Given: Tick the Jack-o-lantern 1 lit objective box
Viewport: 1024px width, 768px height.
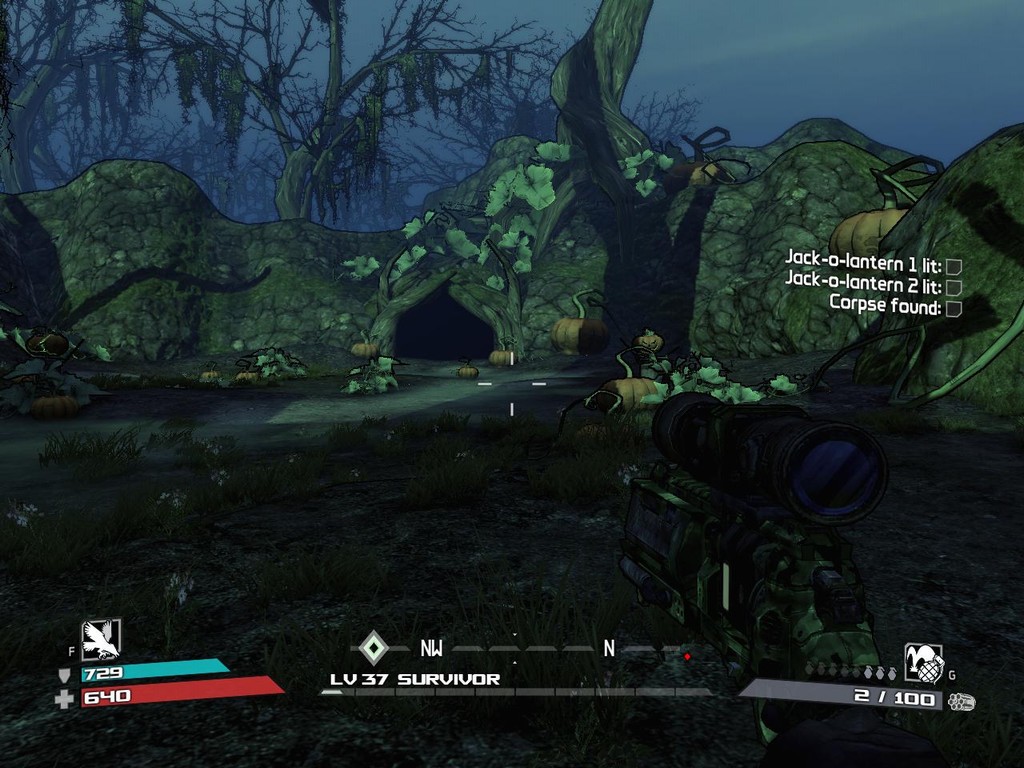Looking at the screenshot, I should pyautogui.click(x=953, y=266).
